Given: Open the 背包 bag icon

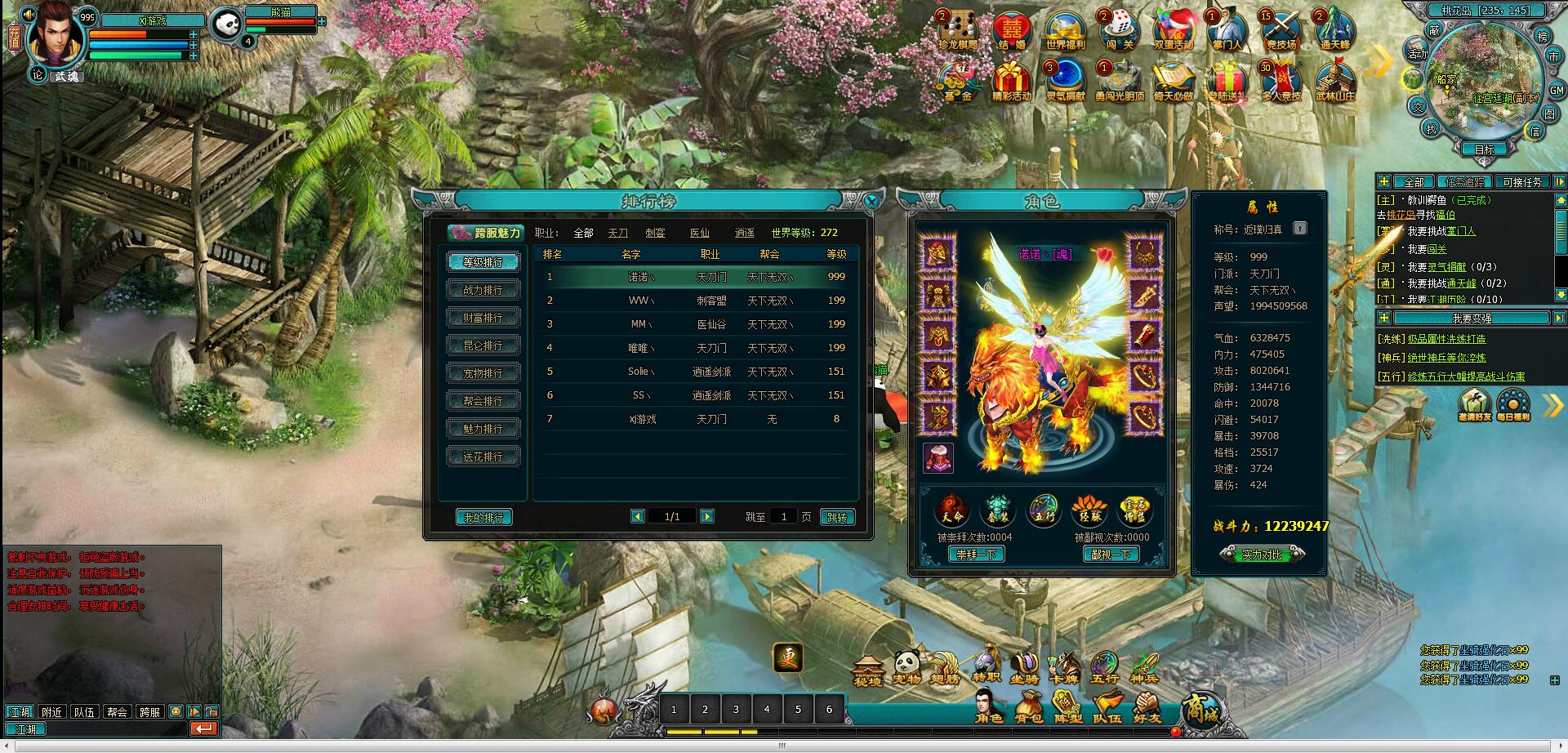Looking at the screenshot, I should click(x=1028, y=707).
